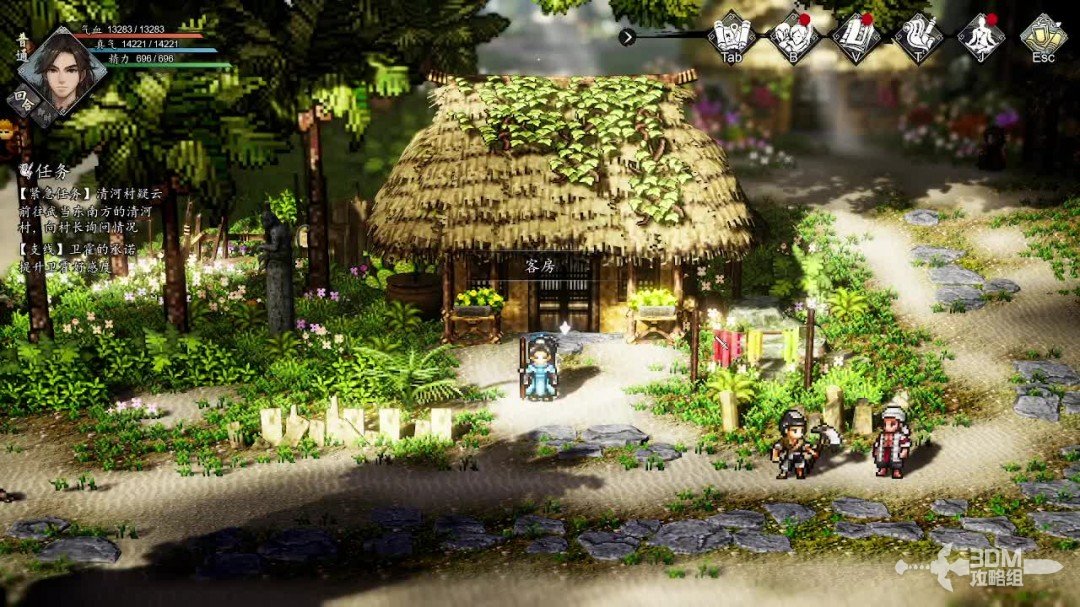Open the meditation figure icon labeled J
Screen dimensions: 1080x607
click(x=981, y=35)
